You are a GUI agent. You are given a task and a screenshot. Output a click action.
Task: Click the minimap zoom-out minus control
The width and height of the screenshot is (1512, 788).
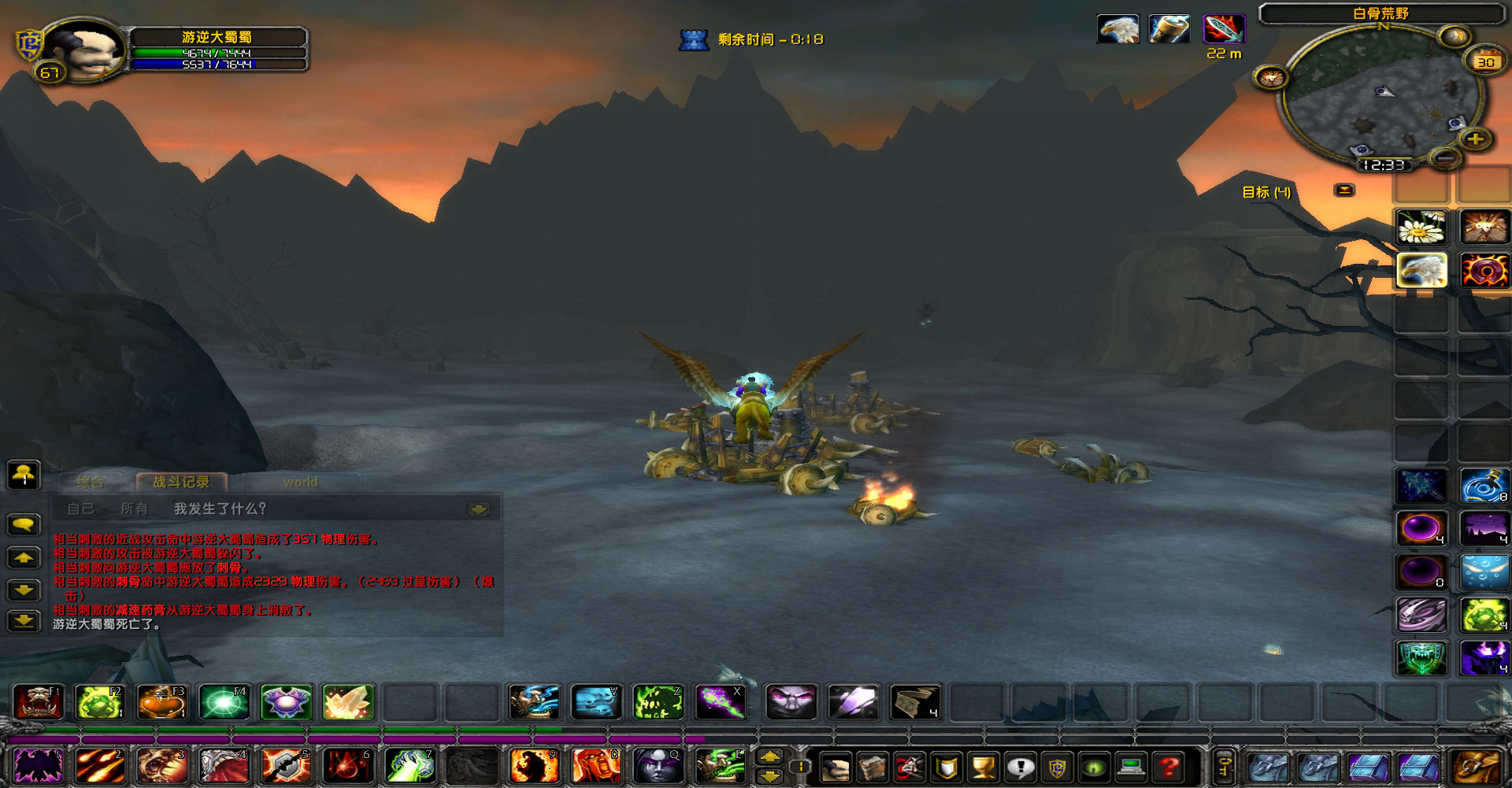pos(1446,160)
